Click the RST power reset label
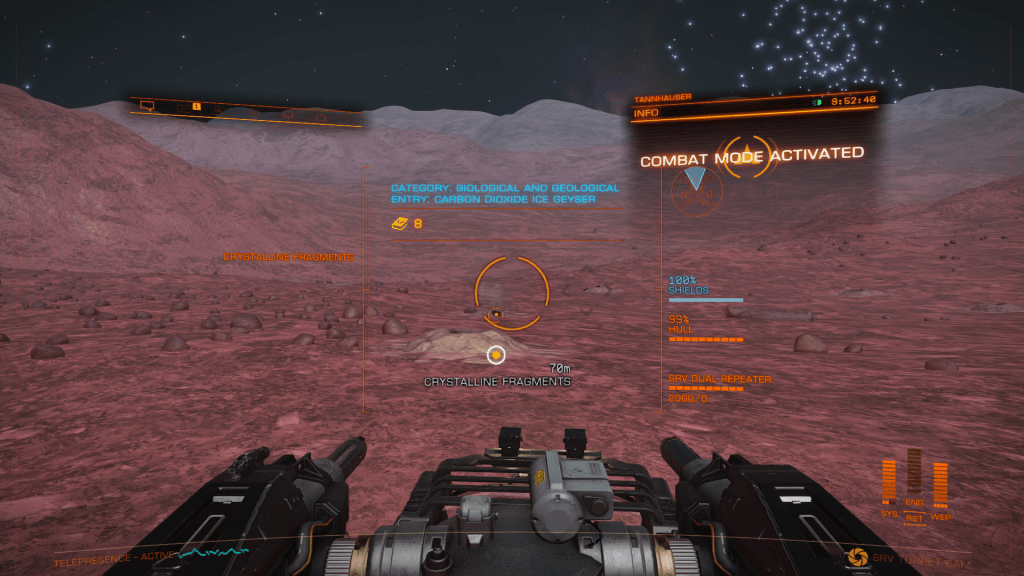Screen dimensions: 1024x576 click(x=914, y=519)
